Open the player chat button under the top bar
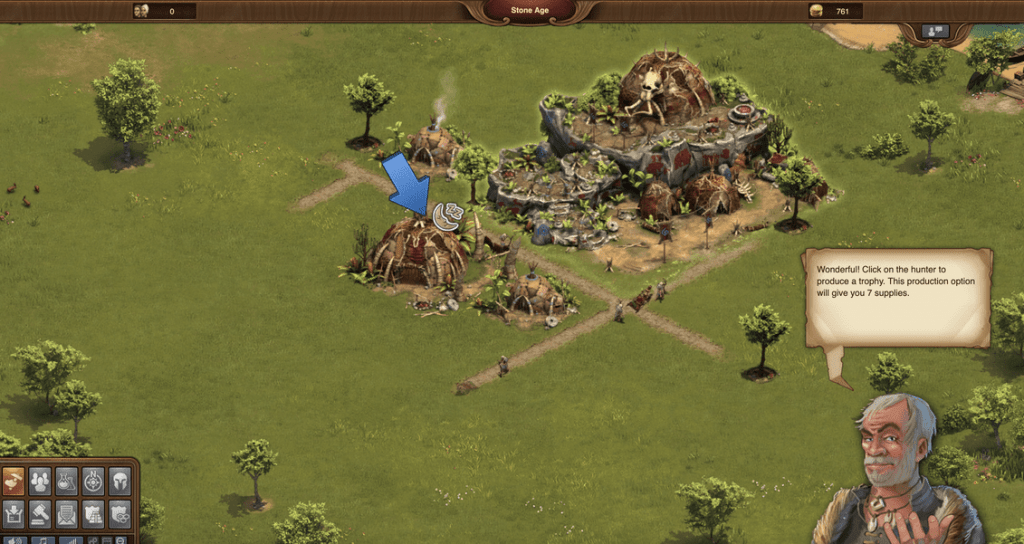 (x=936, y=32)
